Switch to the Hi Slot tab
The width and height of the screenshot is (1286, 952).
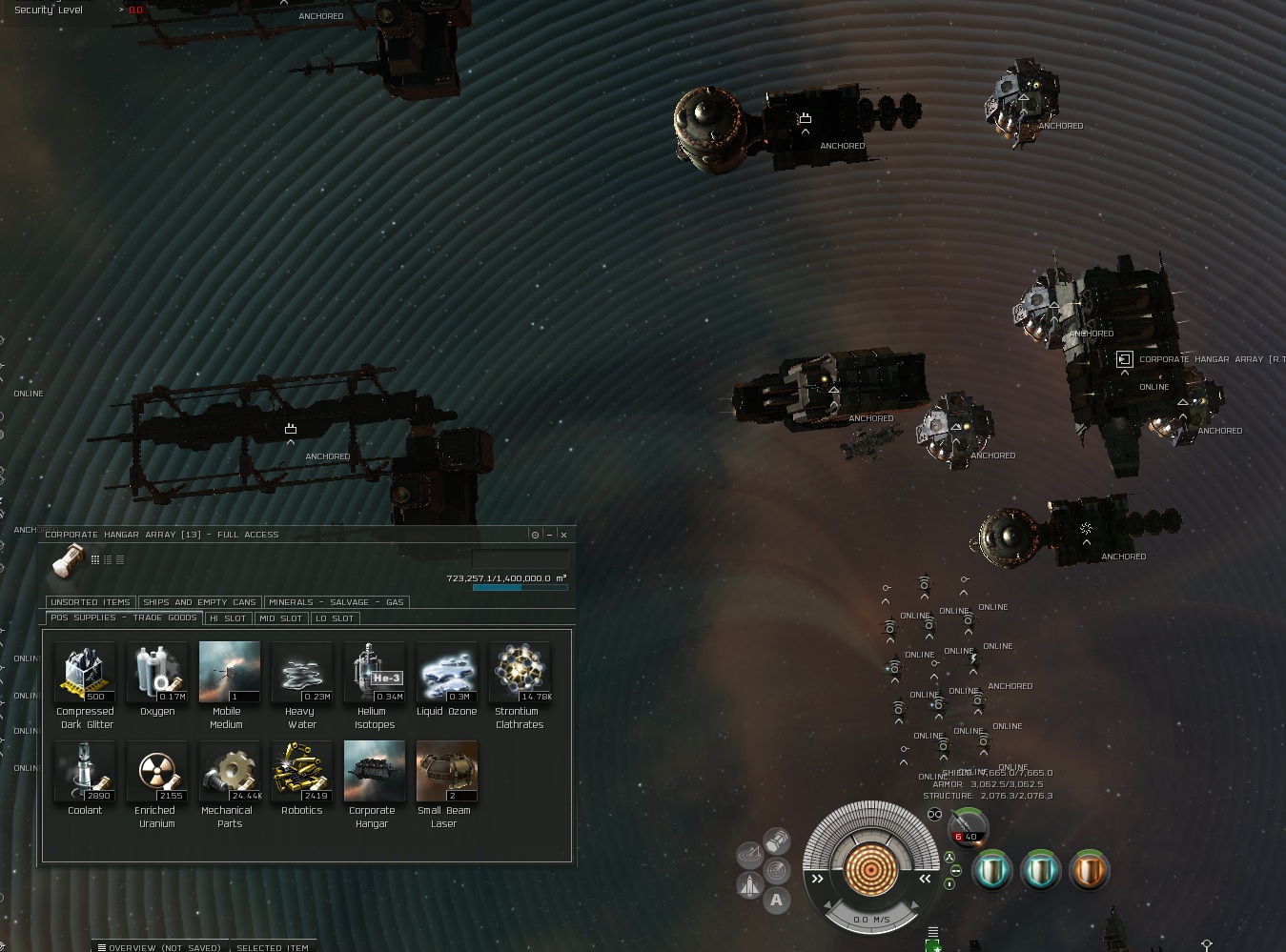pos(228,618)
